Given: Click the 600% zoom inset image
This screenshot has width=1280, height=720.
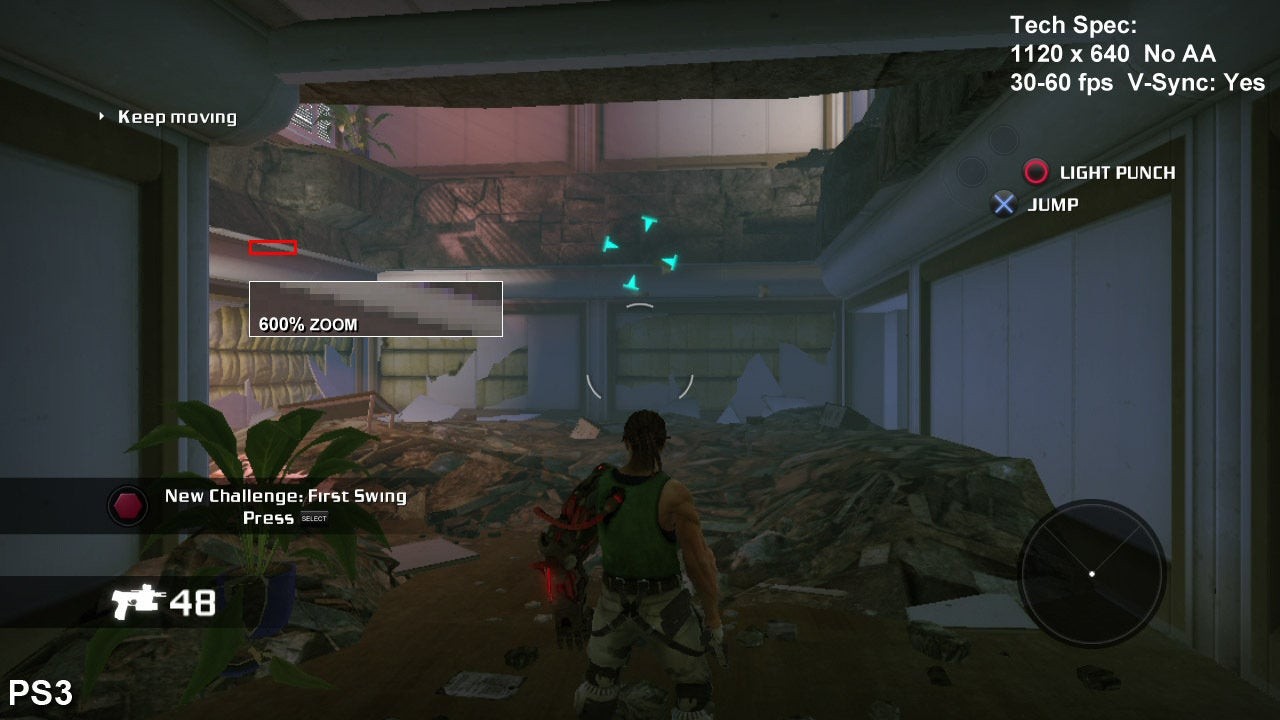Looking at the screenshot, I should pos(375,308).
